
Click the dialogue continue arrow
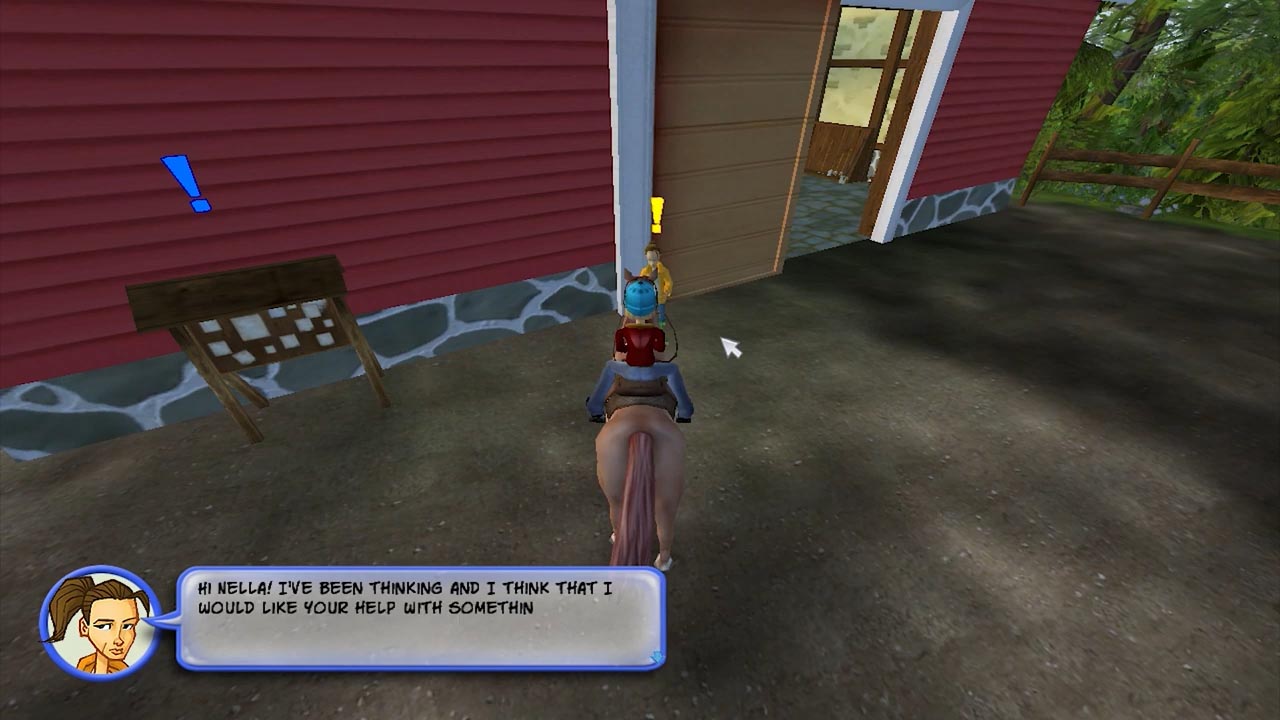tap(656, 657)
